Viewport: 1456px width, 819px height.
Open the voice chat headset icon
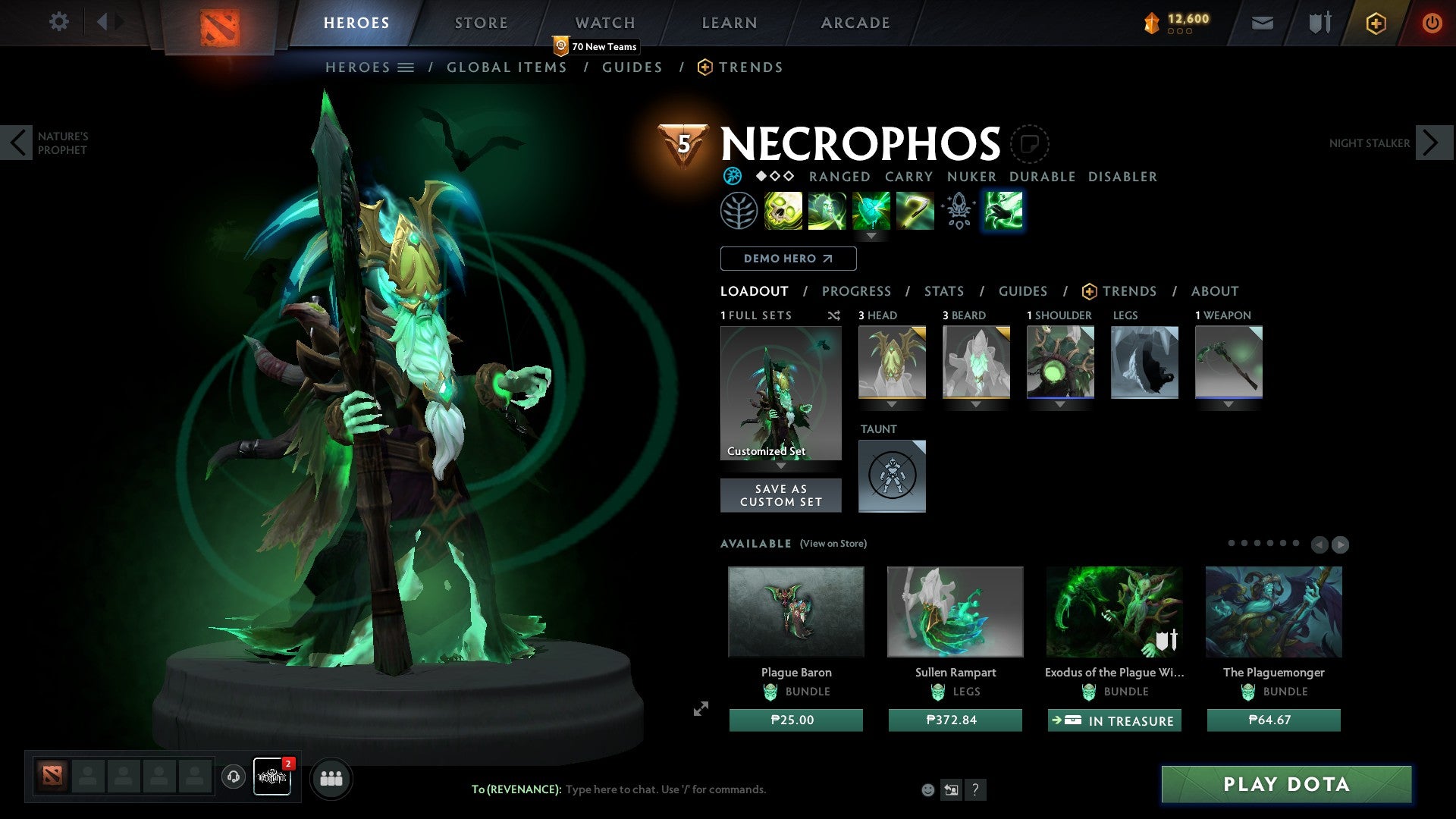[x=233, y=777]
